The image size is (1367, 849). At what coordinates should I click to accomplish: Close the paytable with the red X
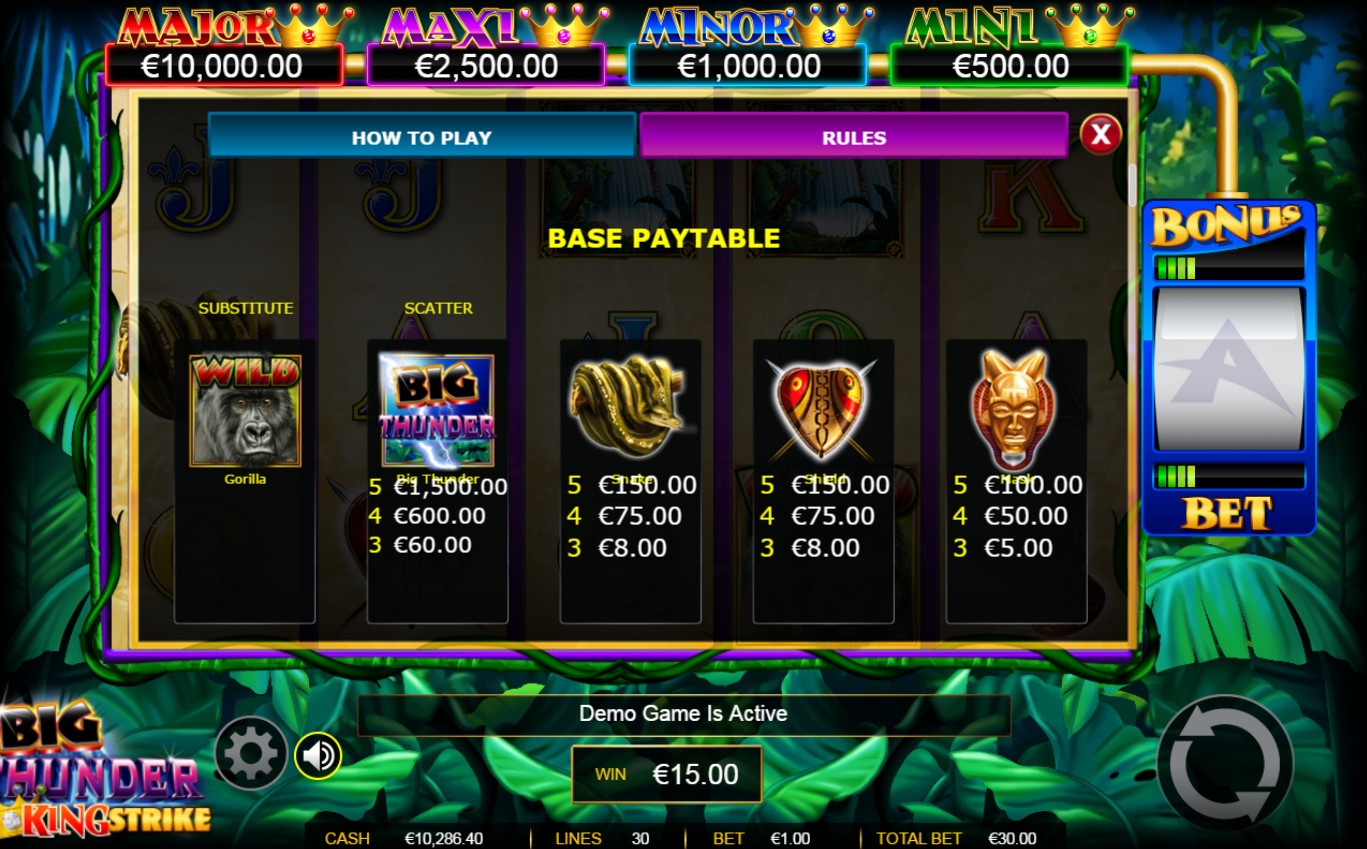tap(1100, 134)
